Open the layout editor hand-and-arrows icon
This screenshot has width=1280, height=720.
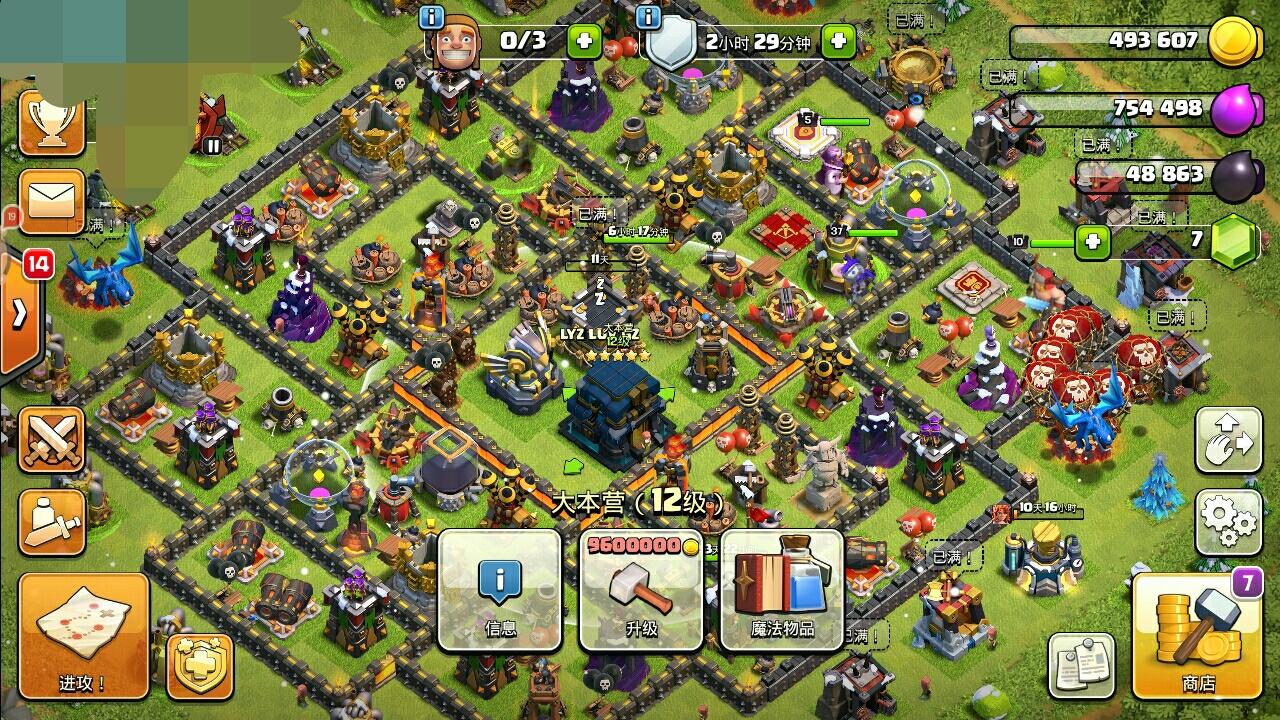(1229, 440)
